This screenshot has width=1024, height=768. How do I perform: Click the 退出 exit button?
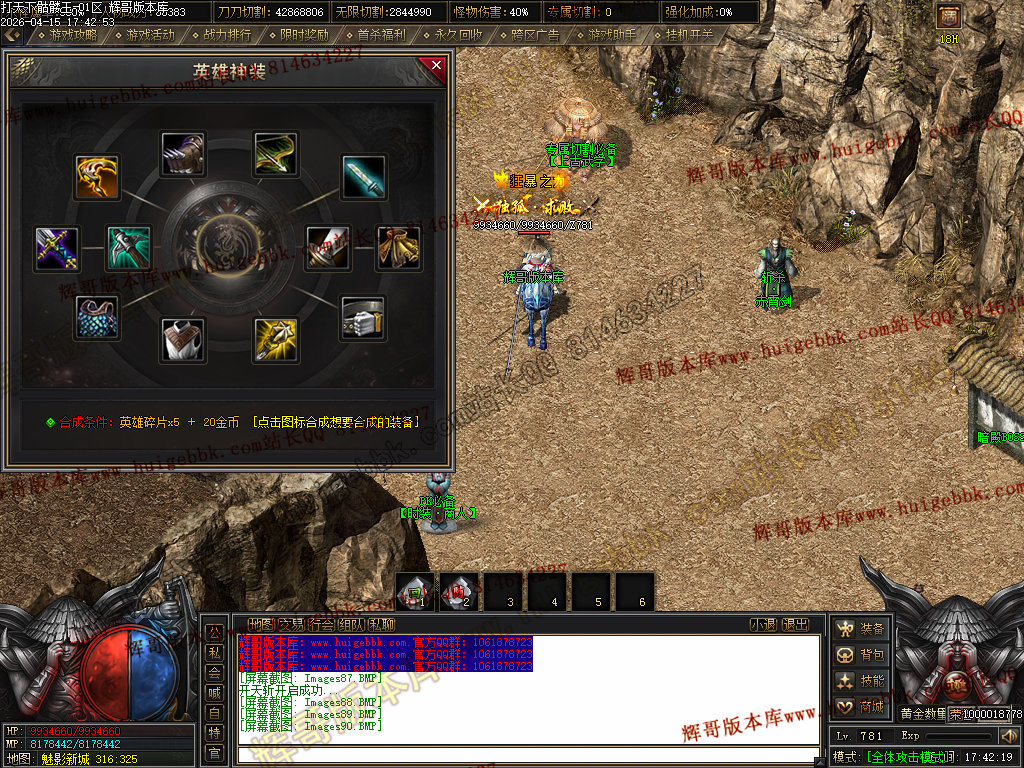795,625
